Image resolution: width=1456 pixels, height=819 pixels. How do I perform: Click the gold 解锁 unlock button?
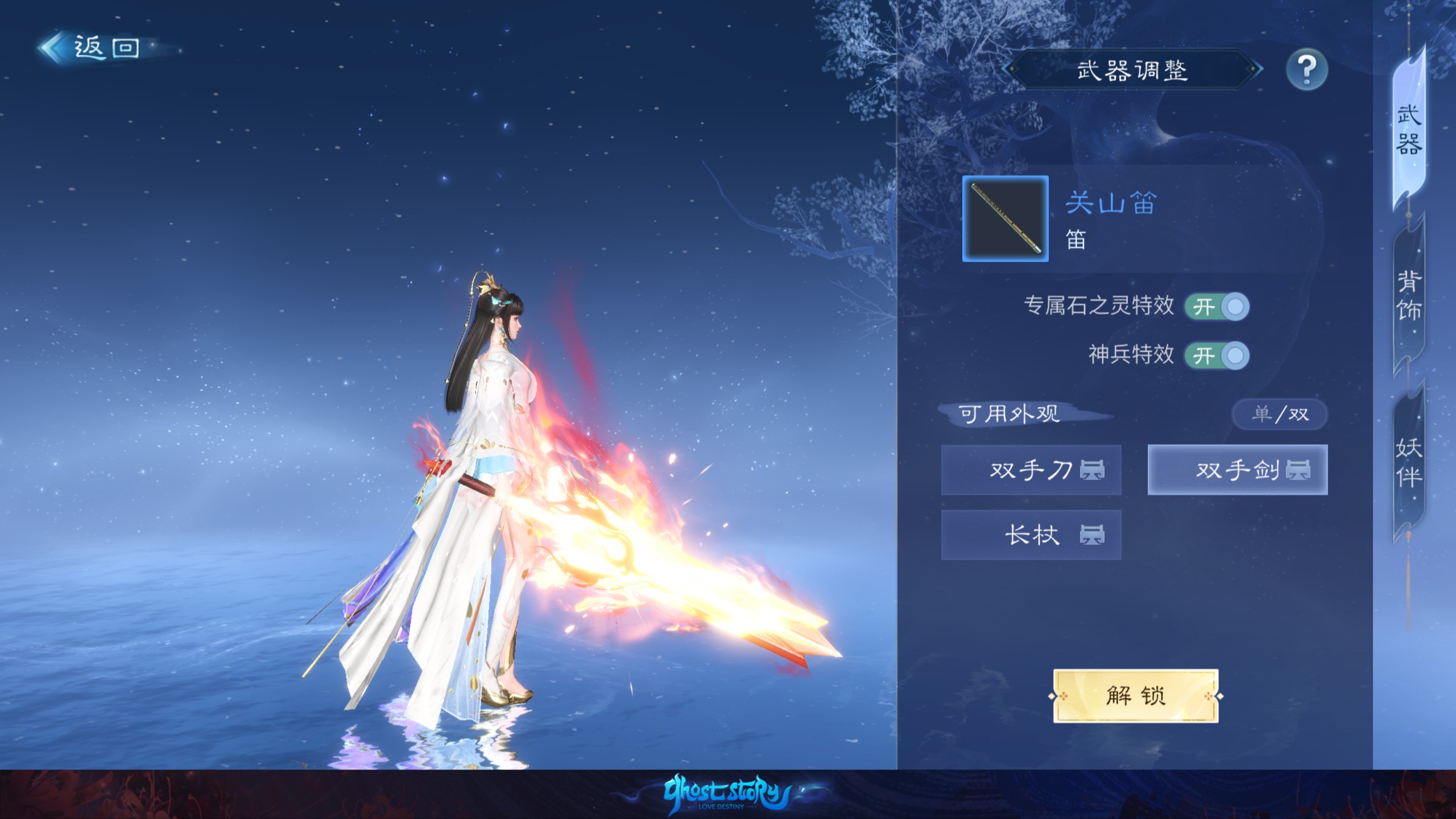click(x=1136, y=696)
